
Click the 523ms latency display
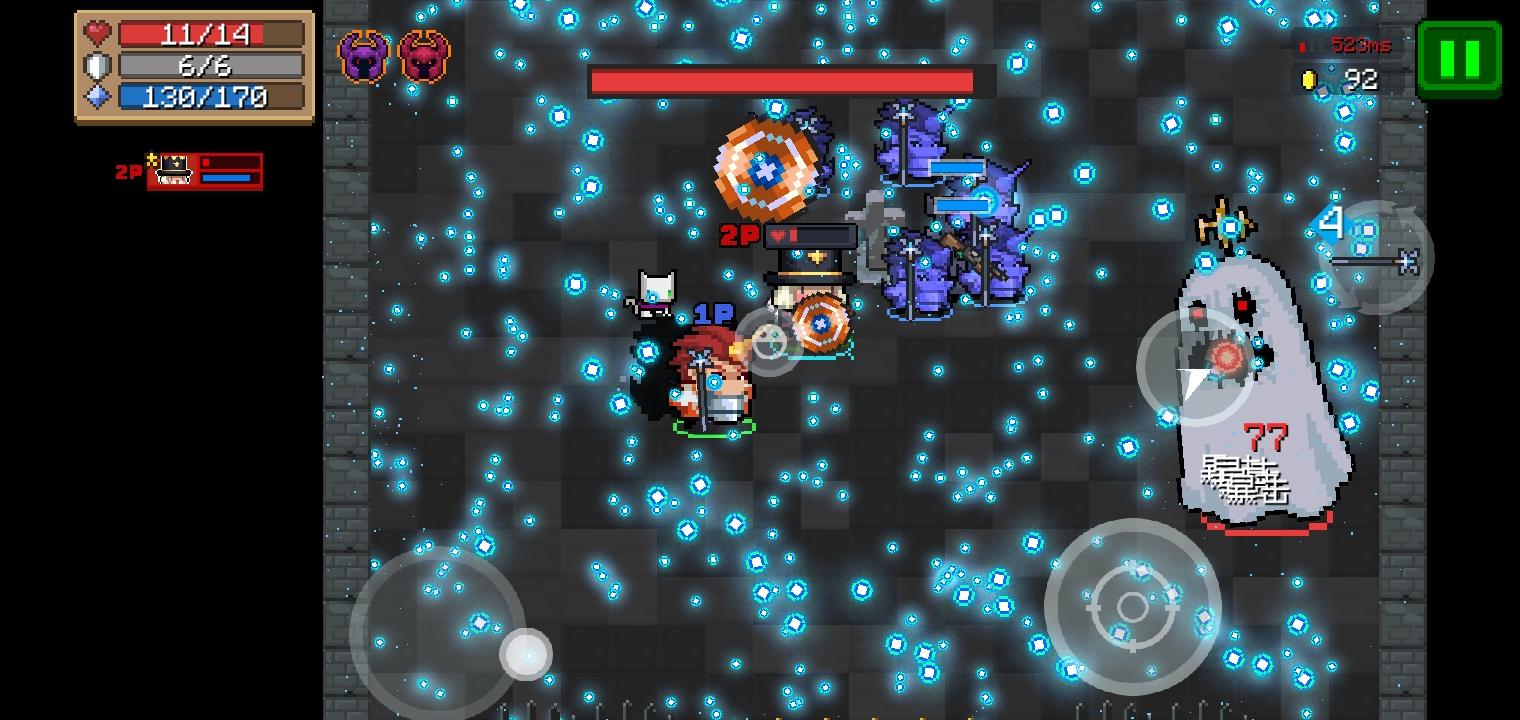point(1360,45)
